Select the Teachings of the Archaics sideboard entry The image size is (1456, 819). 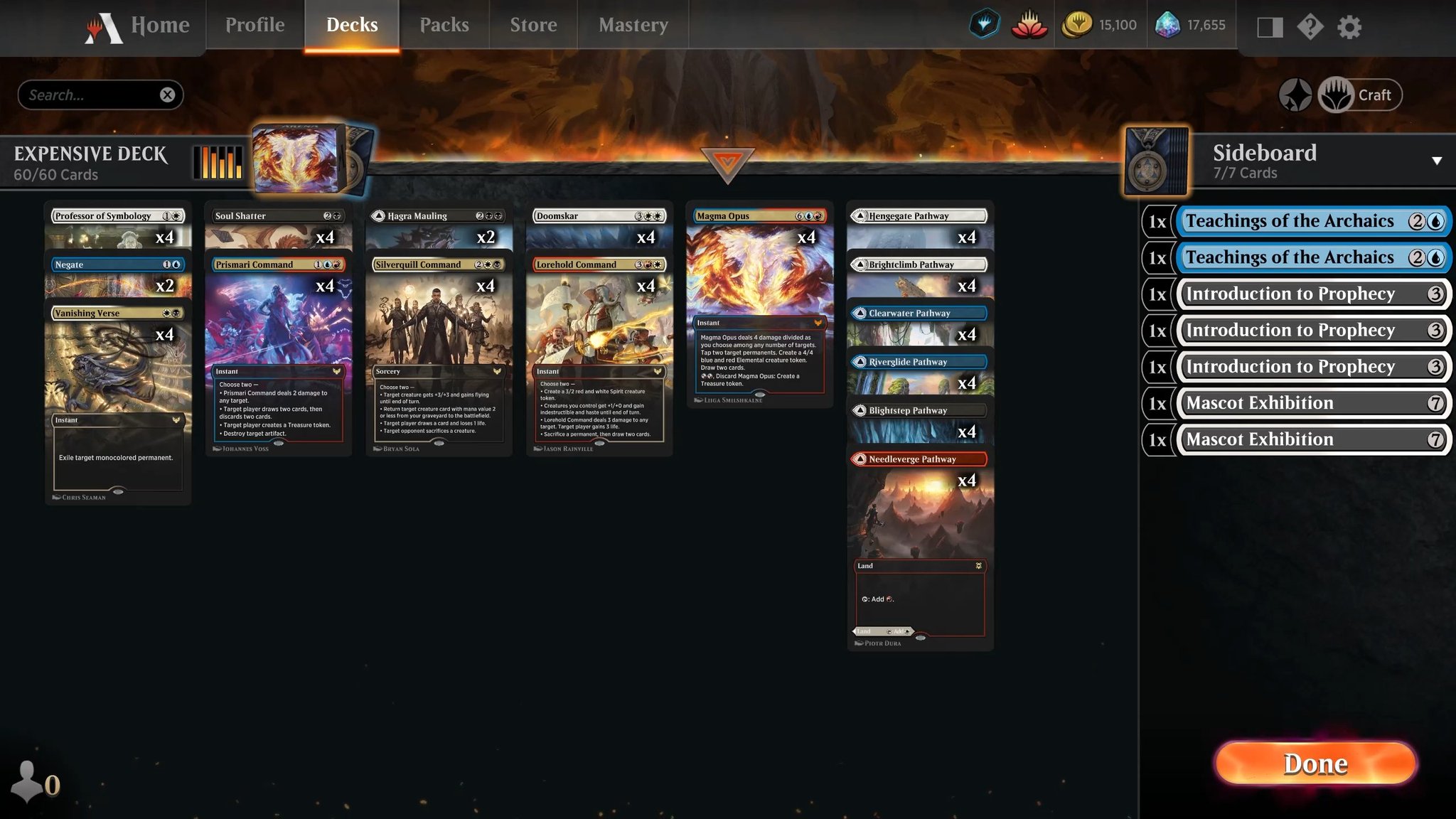click(1312, 220)
